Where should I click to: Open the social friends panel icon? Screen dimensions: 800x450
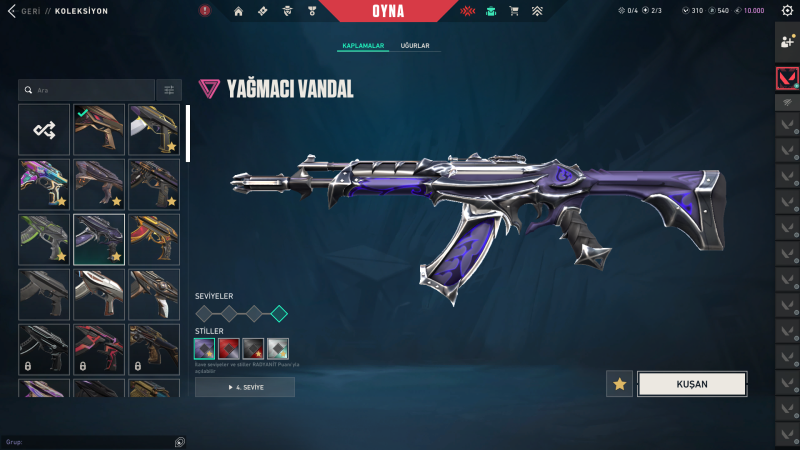point(787,42)
